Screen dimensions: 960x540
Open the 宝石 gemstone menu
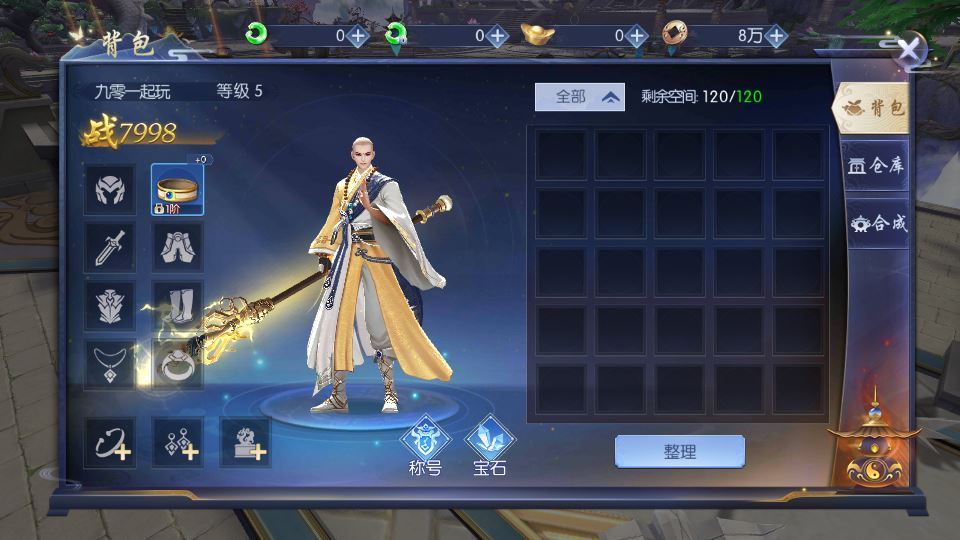[x=490, y=445]
